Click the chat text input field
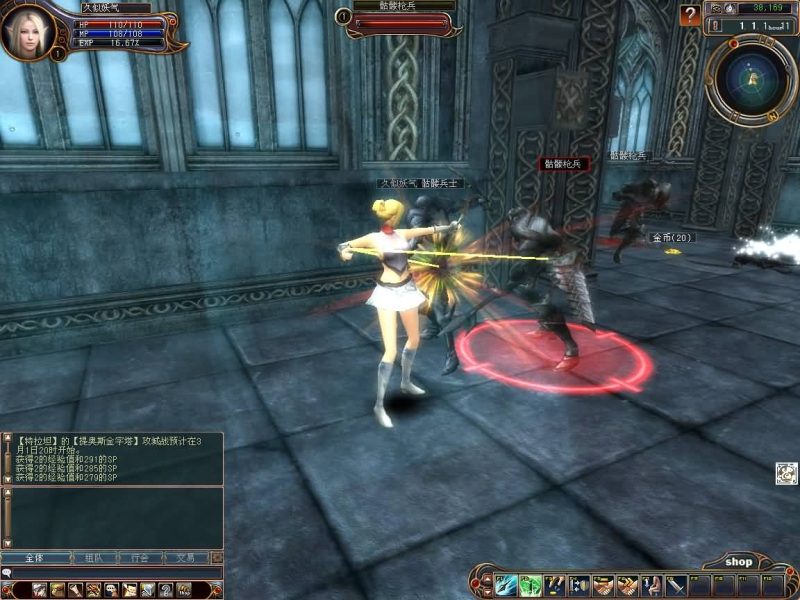 point(110,573)
